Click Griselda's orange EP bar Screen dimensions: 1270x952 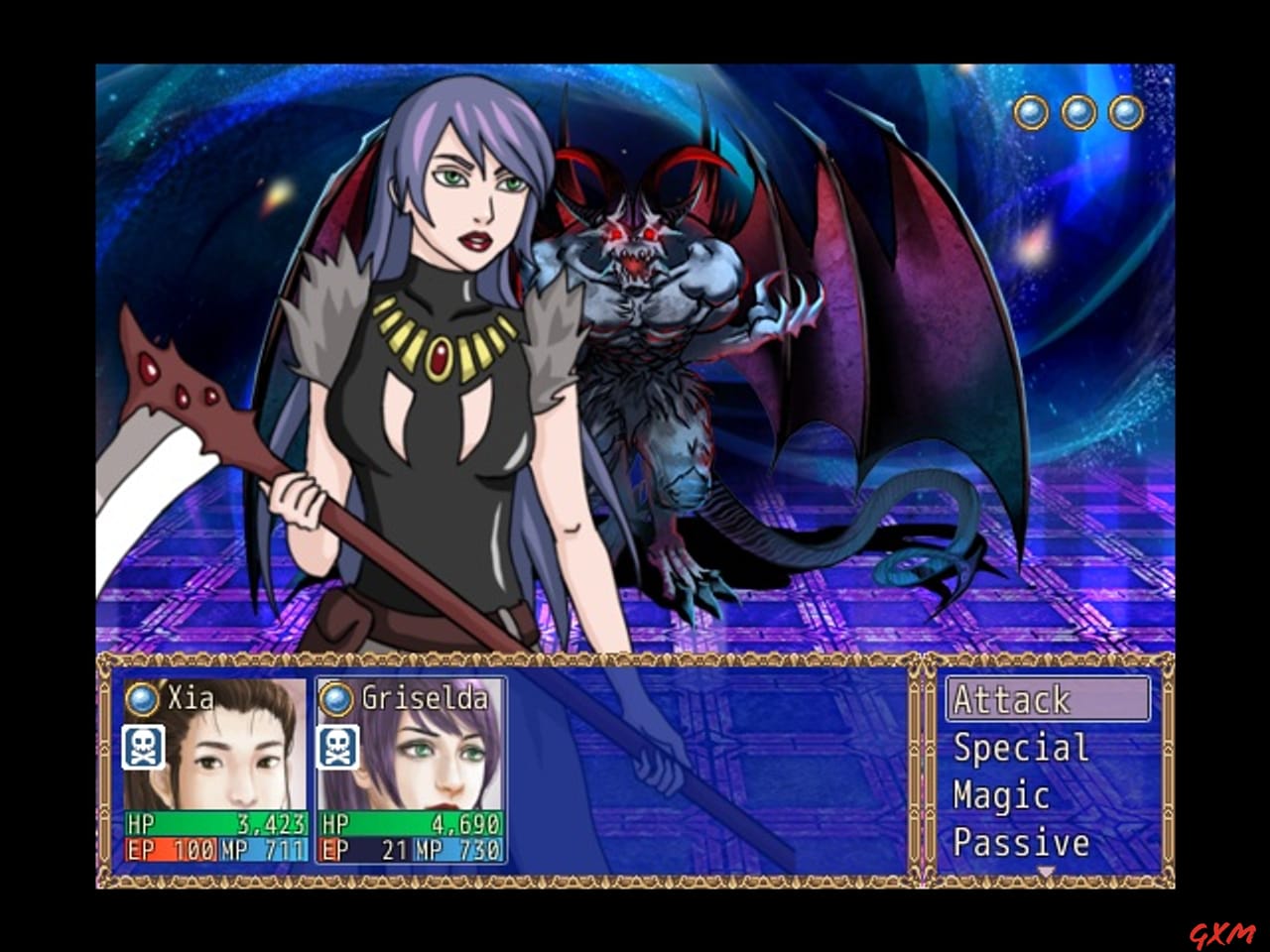(x=364, y=851)
